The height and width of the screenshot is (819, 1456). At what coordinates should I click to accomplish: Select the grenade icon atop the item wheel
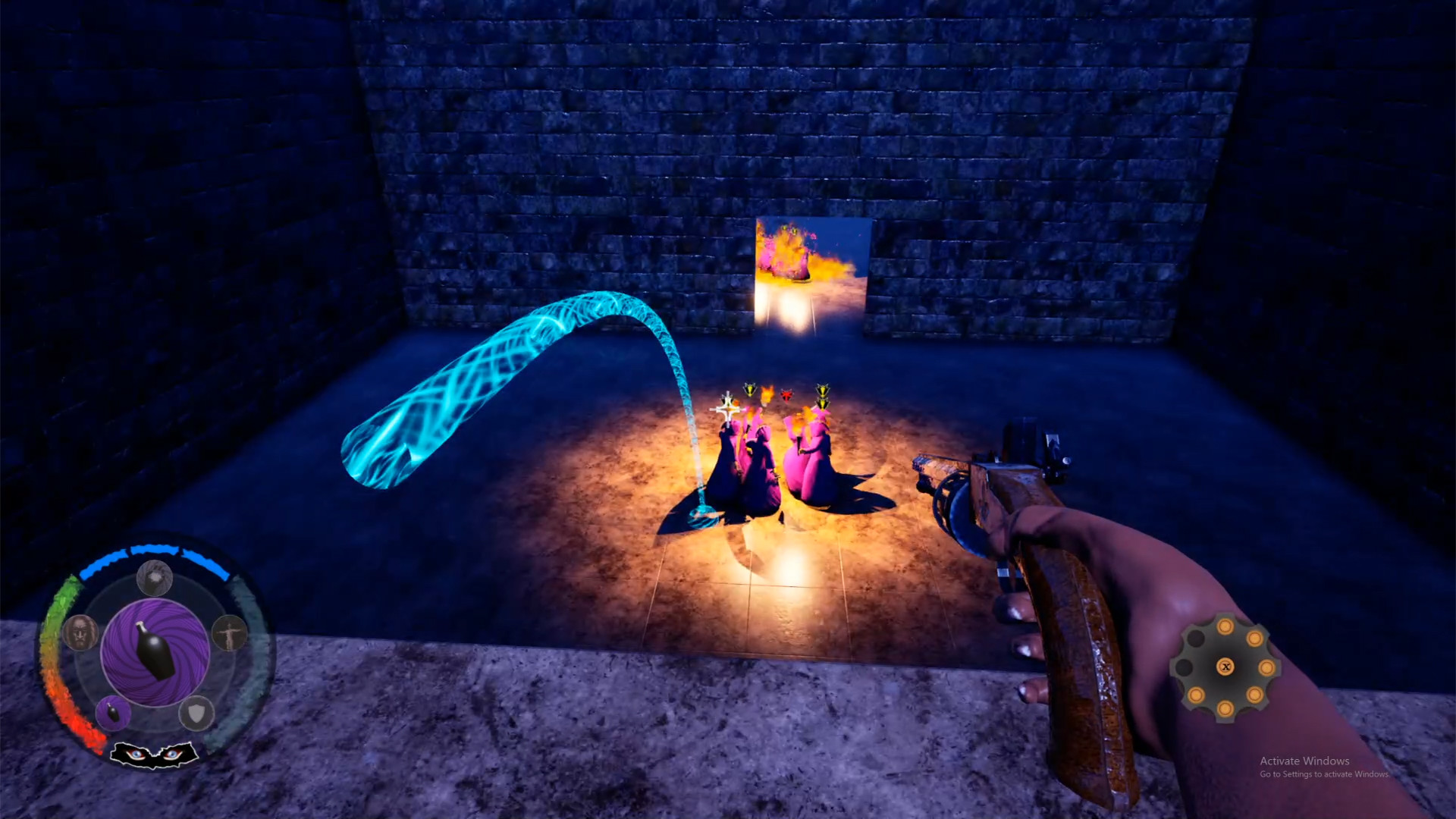pos(154,578)
